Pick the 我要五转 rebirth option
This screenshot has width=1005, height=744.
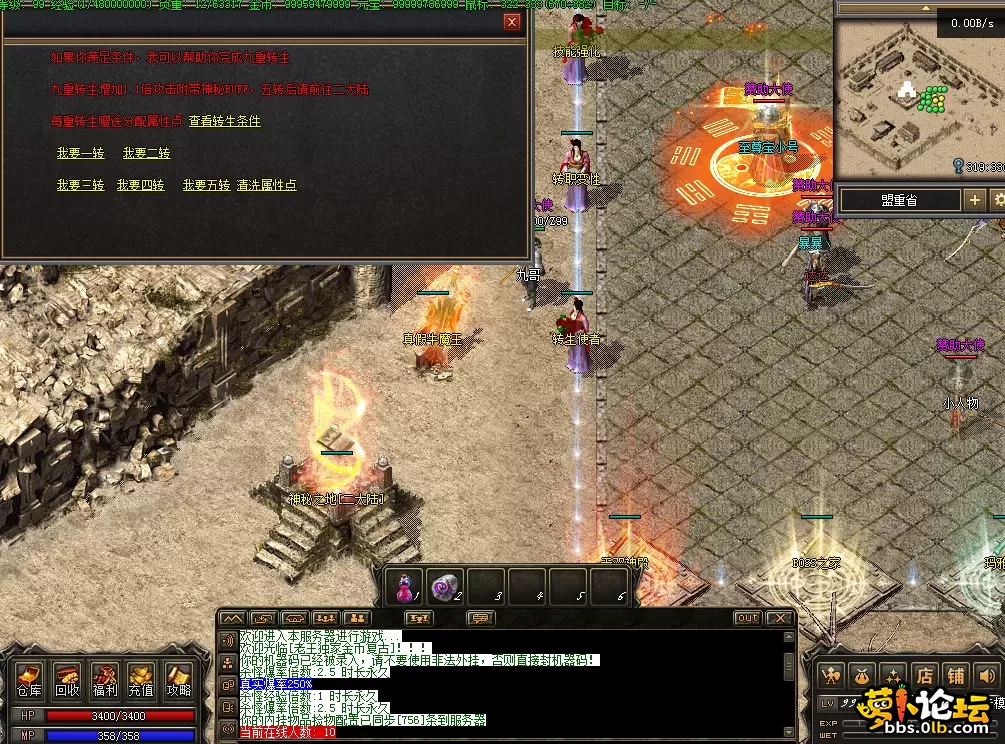(206, 185)
